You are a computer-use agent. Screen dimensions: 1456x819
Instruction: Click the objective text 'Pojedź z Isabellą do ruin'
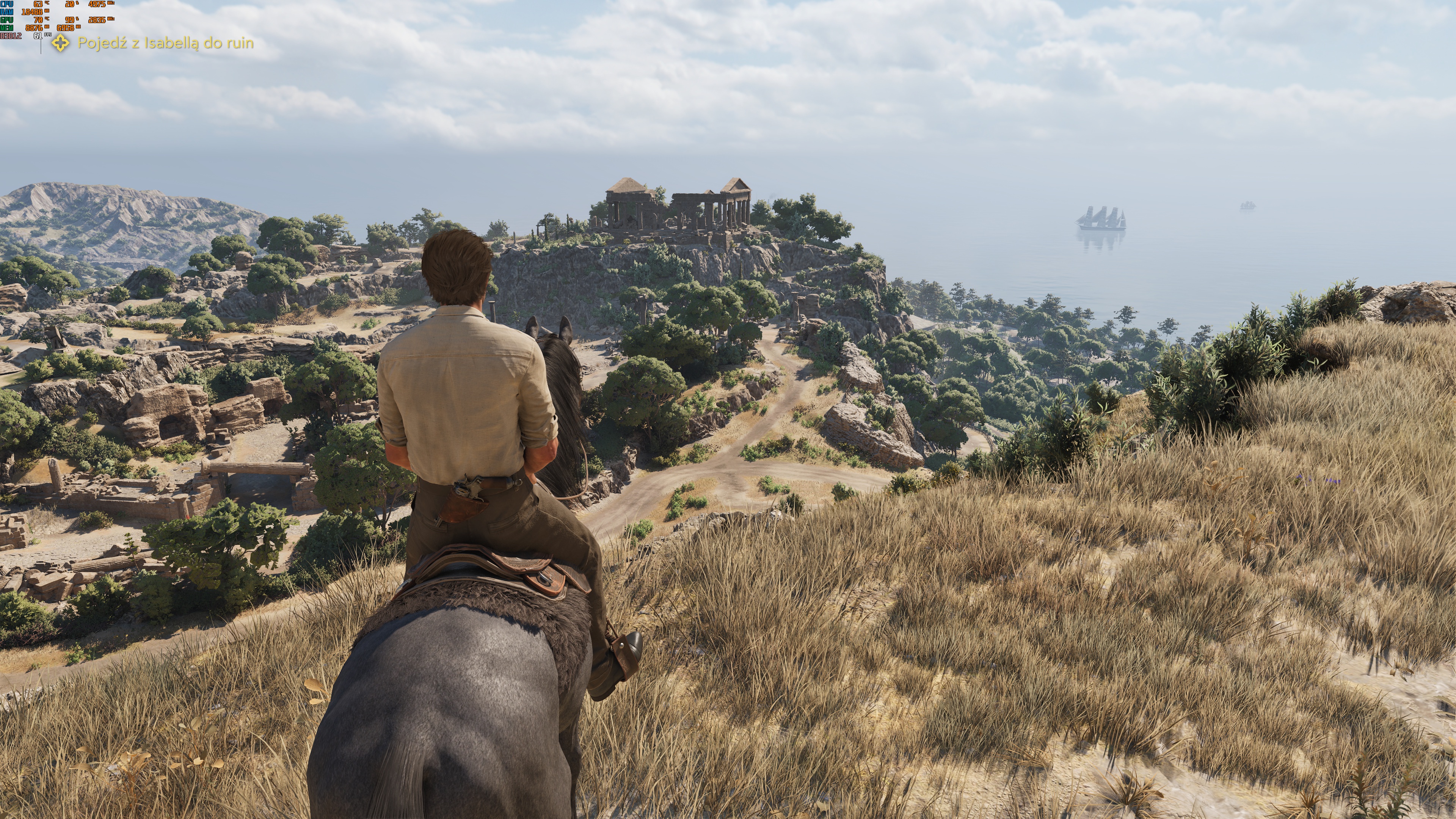pos(166,43)
